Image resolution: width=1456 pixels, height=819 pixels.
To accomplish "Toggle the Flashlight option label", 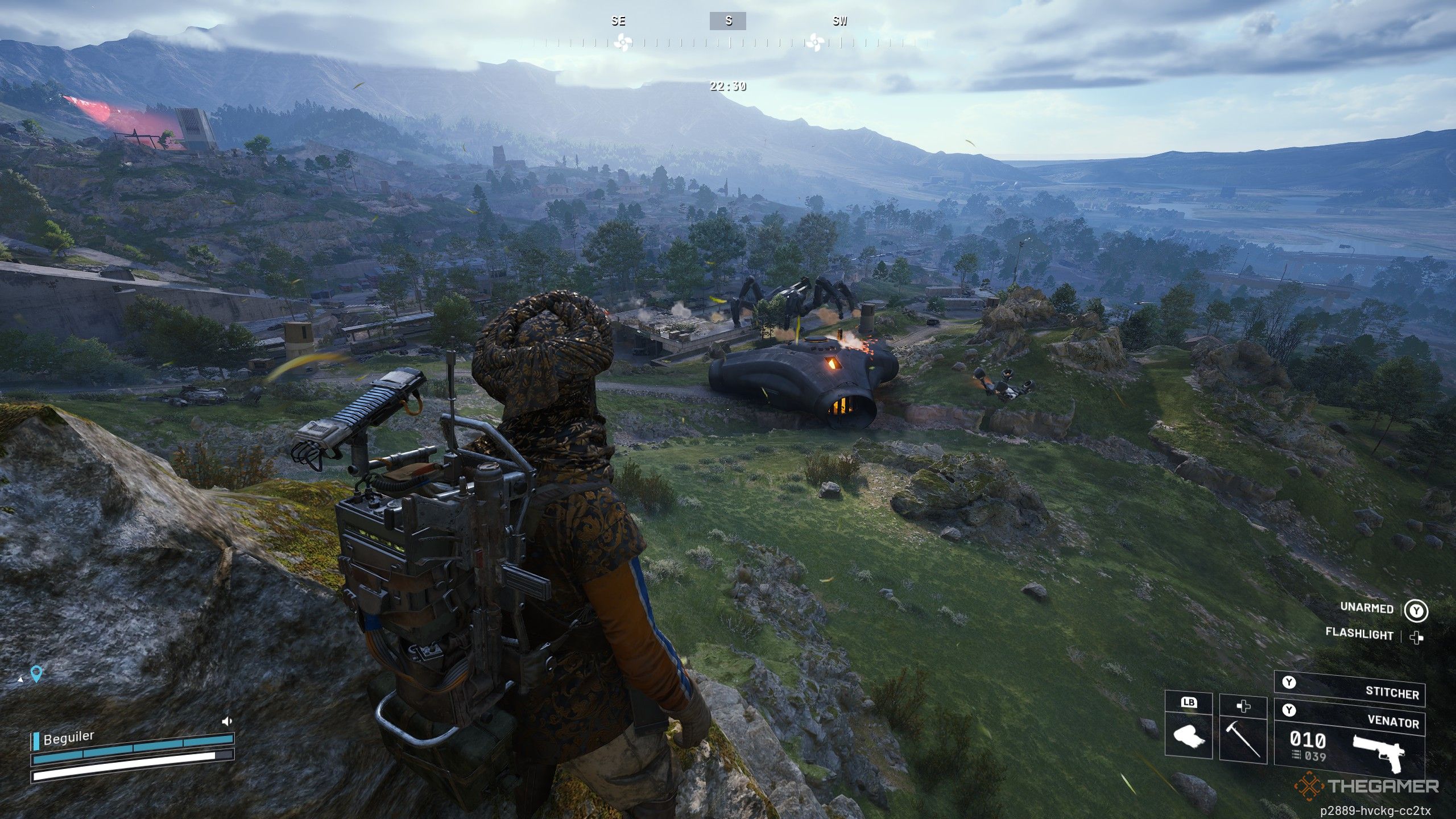I will (x=1359, y=634).
